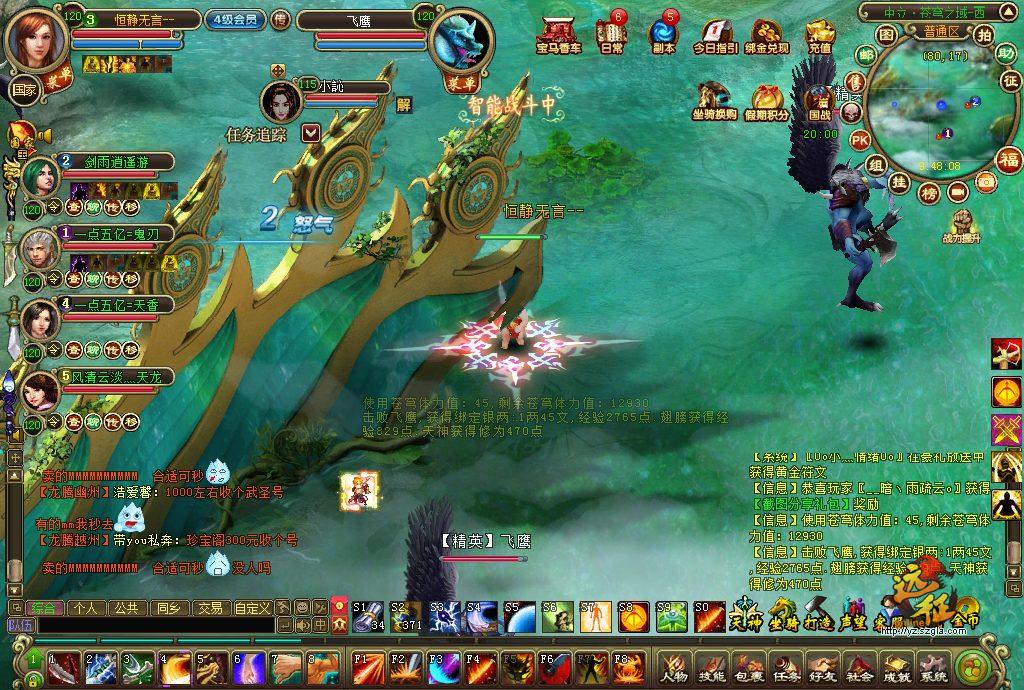Switch chat to the 公共 public tab
The height and width of the screenshot is (690, 1024).
tap(126, 607)
